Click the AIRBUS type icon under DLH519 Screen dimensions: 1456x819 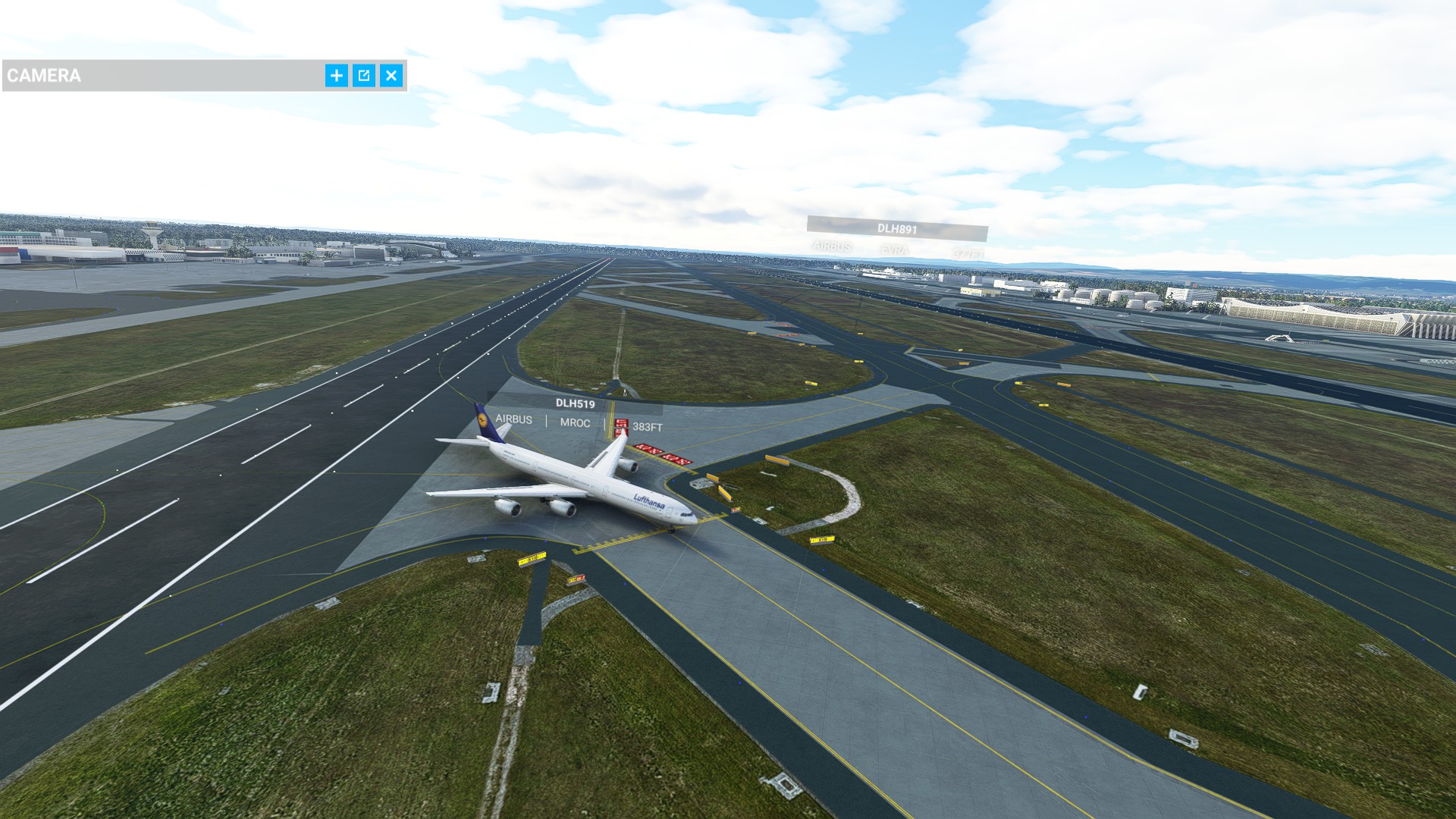(x=514, y=422)
